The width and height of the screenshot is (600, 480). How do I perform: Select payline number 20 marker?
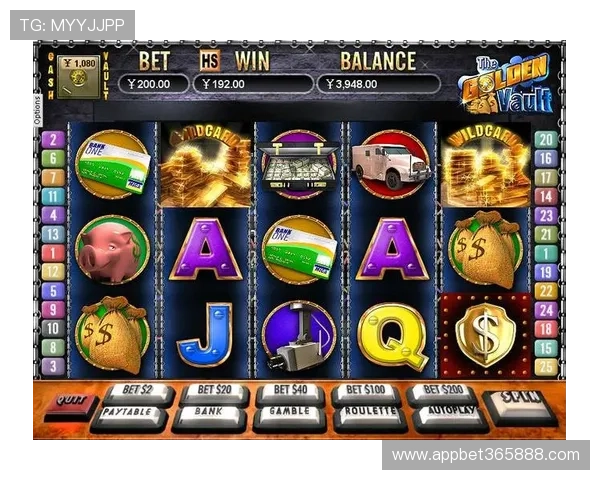(x=546, y=140)
